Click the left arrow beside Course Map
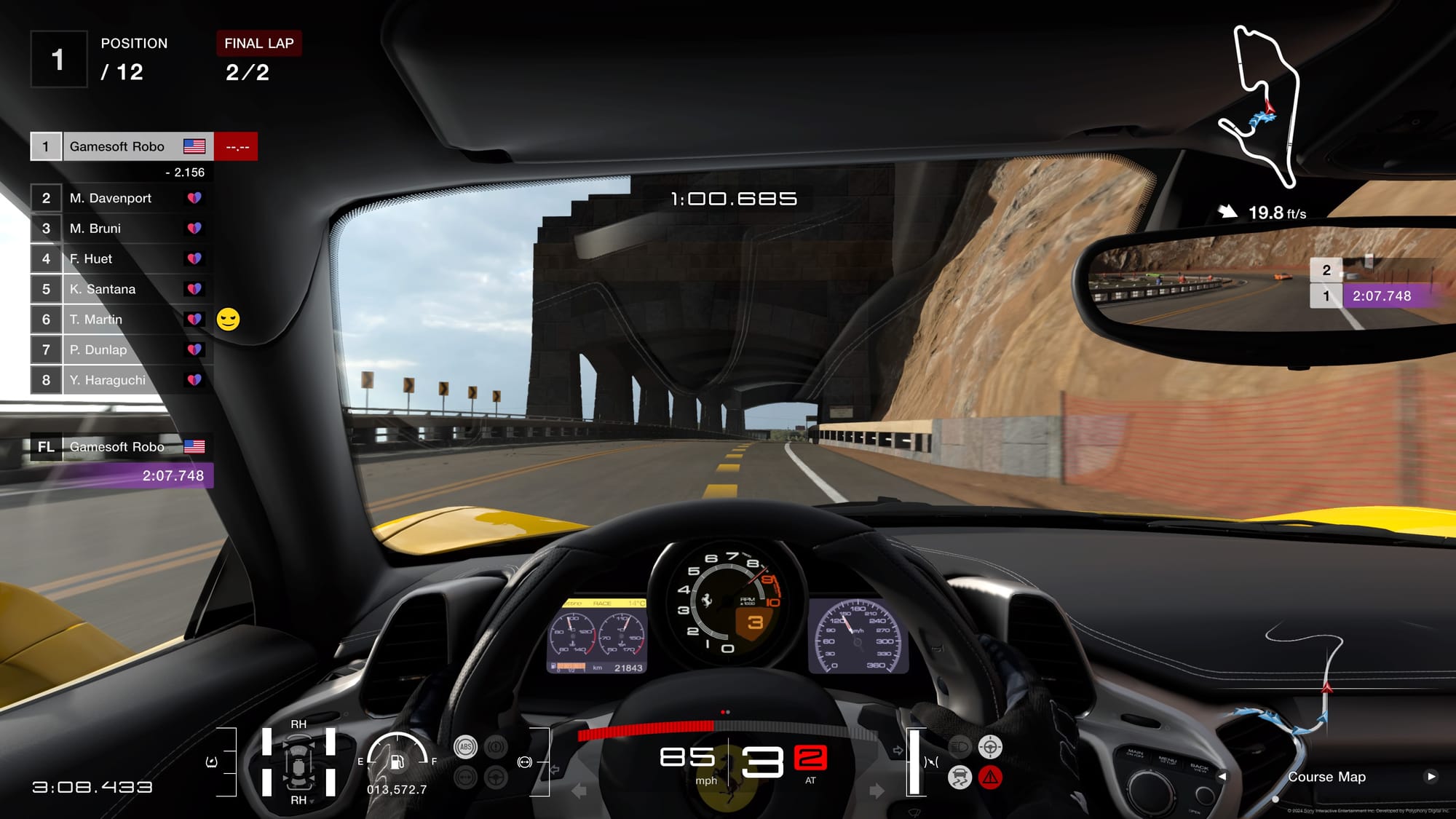1456x819 pixels. click(x=1222, y=777)
